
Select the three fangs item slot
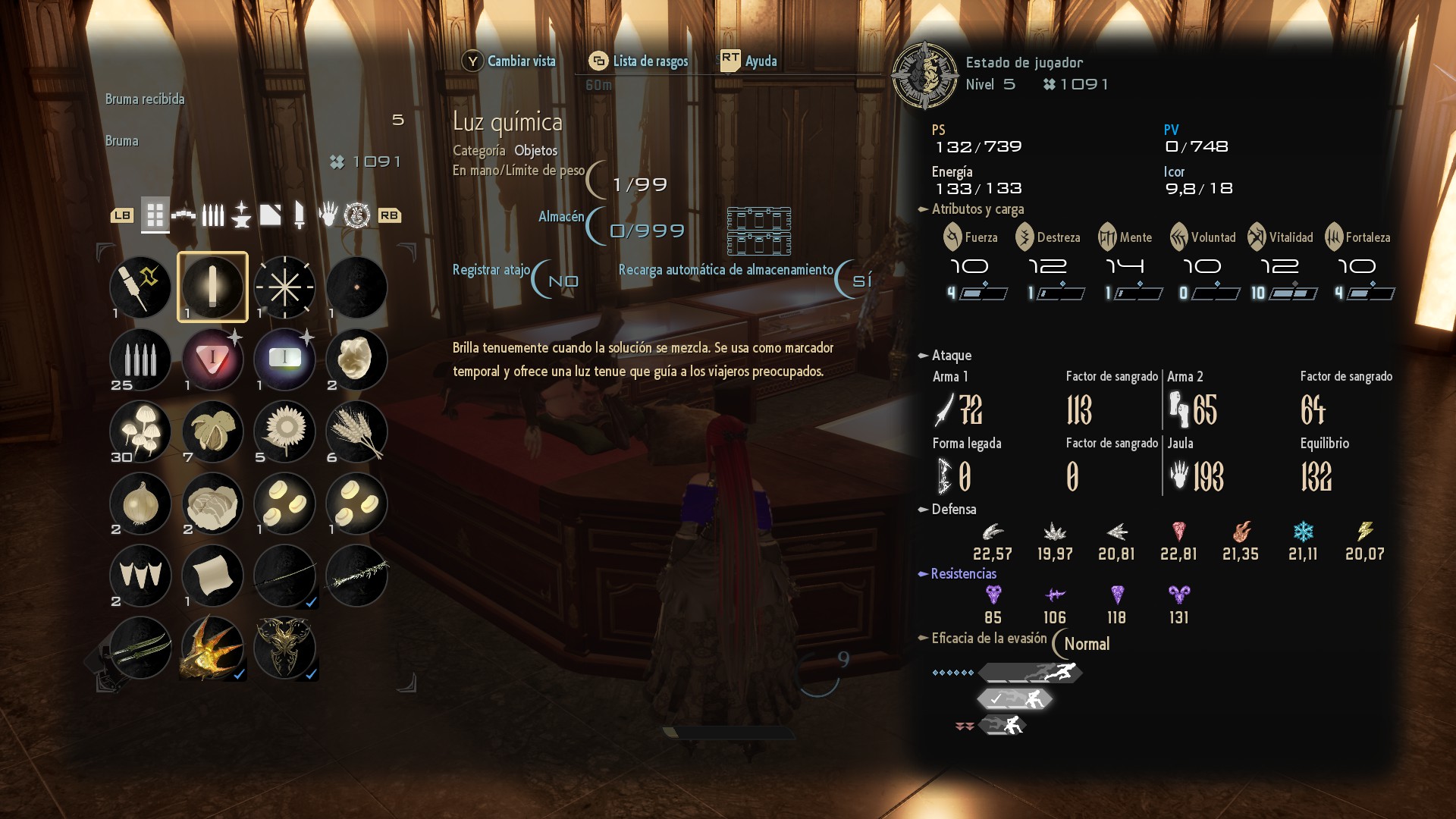[140, 576]
